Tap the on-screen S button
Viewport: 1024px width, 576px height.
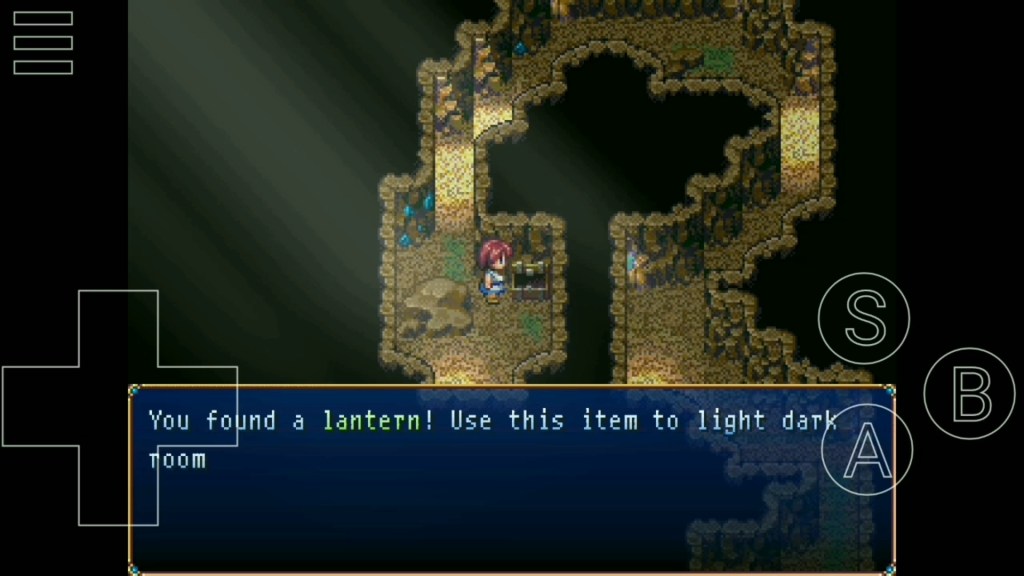pos(863,318)
